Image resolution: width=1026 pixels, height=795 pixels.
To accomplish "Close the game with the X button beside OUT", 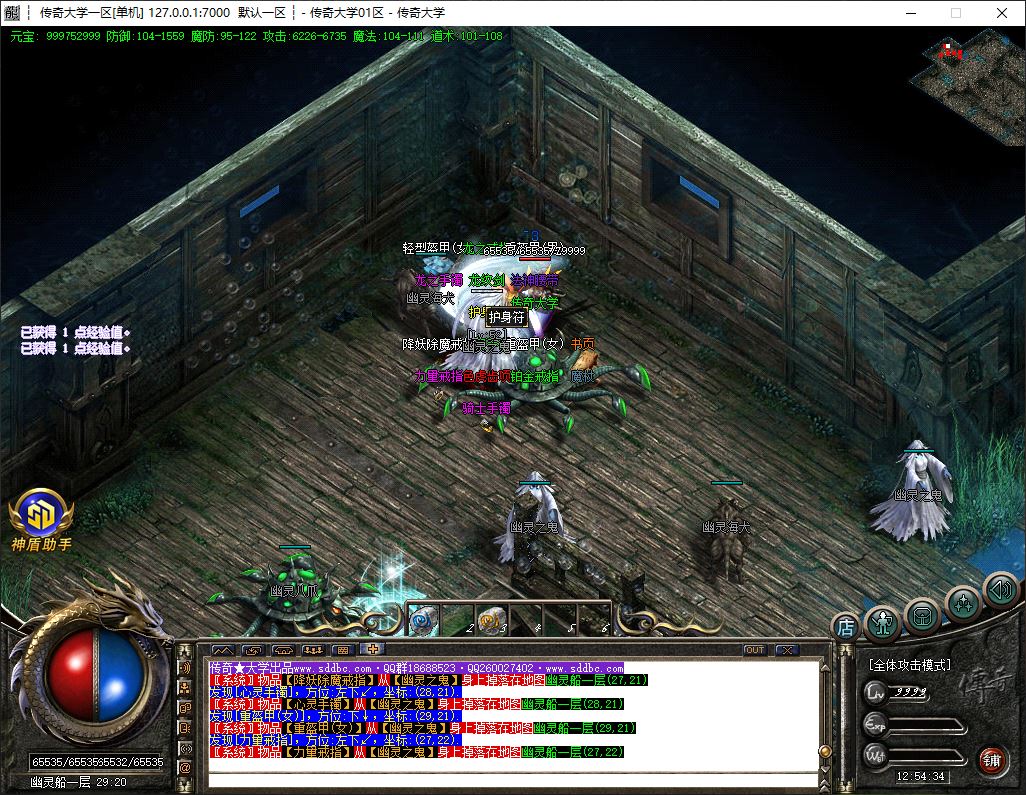I will click(787, 650).
